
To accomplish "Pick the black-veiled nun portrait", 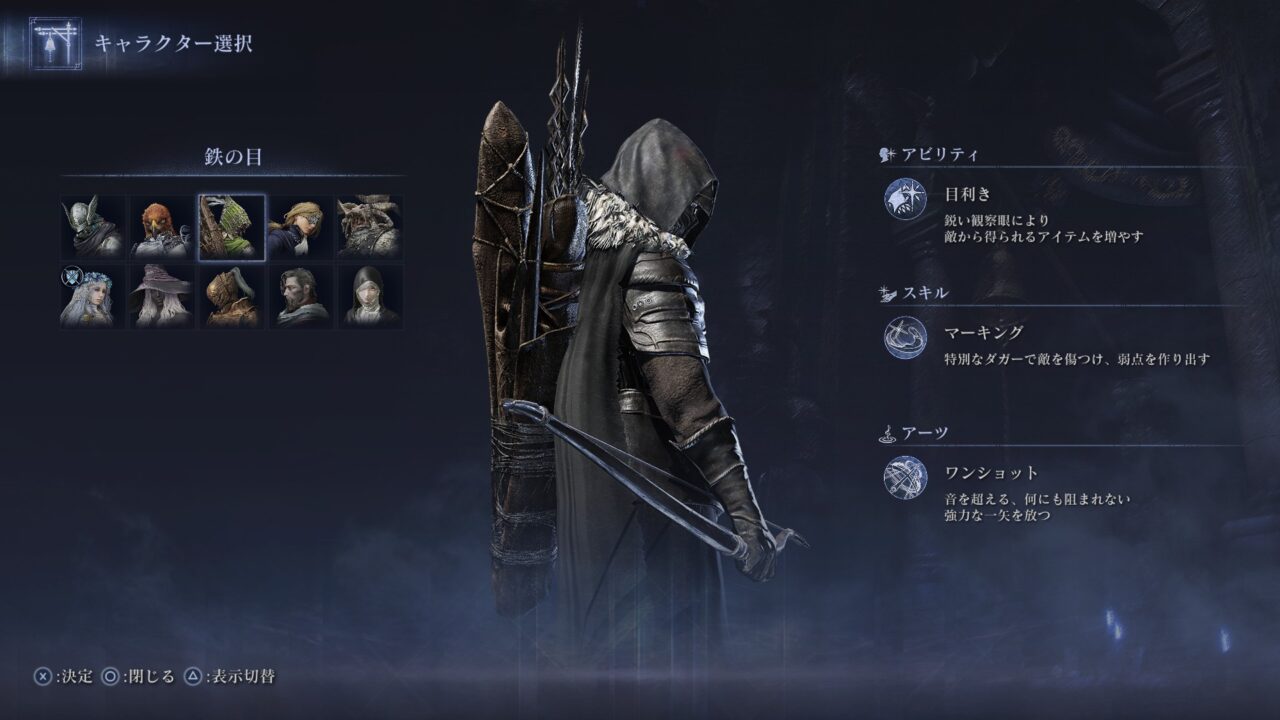I will click(x=369, y=296).
